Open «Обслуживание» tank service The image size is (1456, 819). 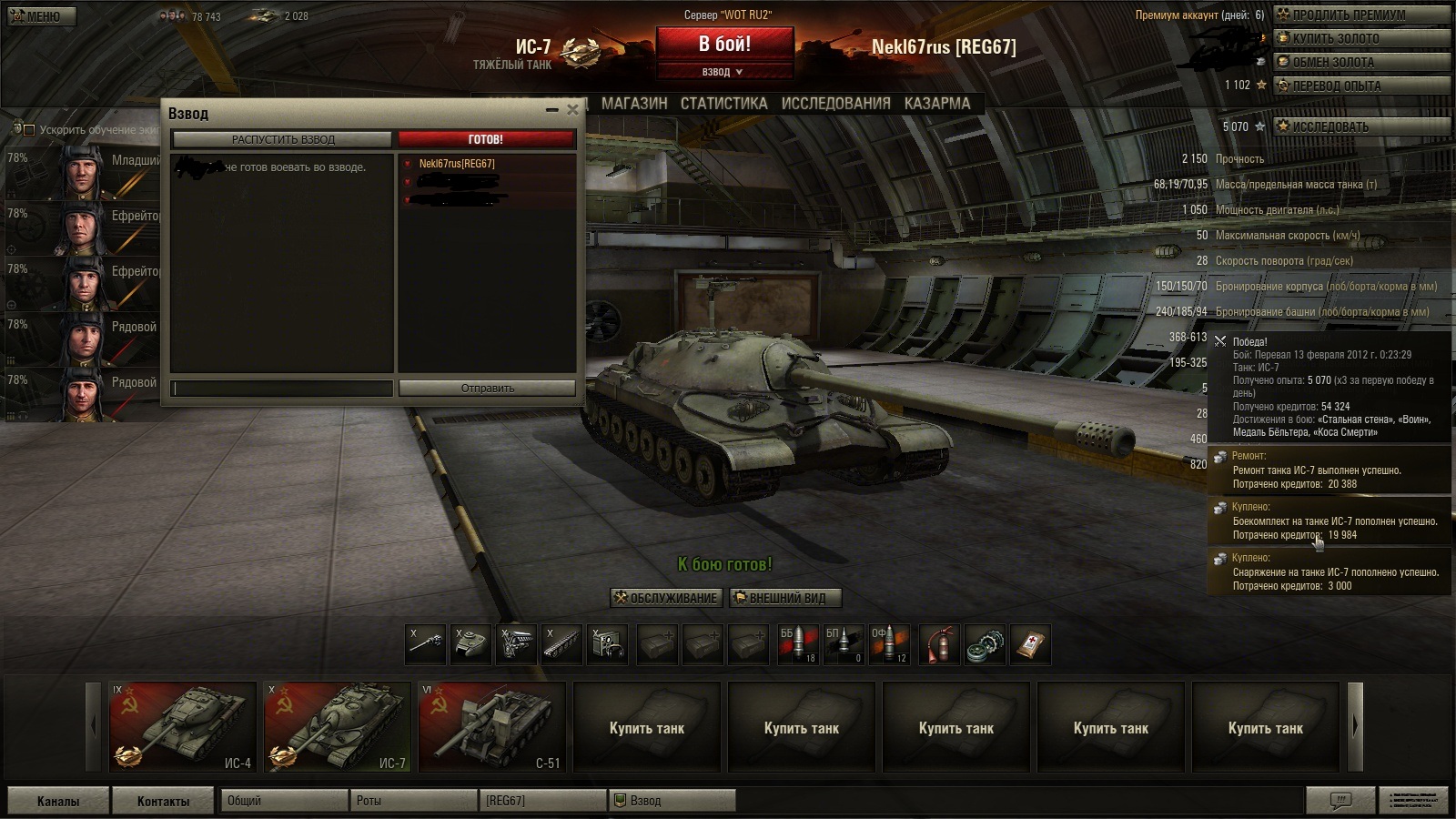pyautogui.click(x=667, y=598)
